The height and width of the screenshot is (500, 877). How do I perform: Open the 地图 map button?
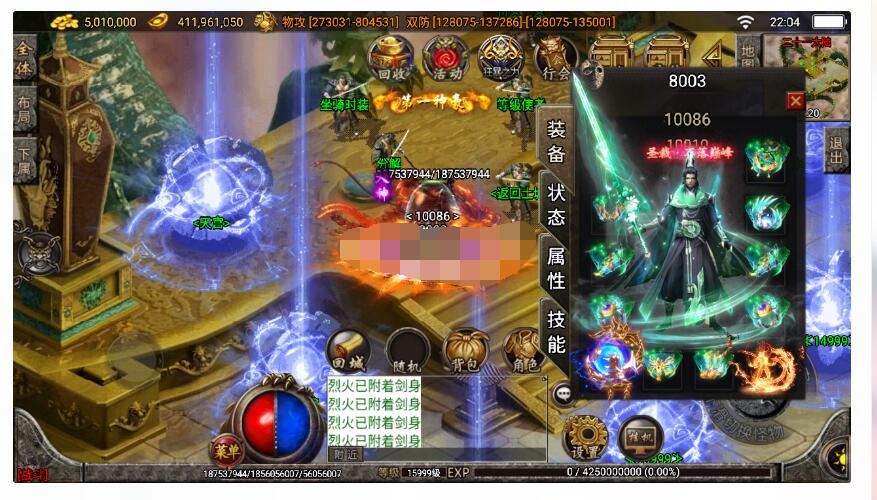(x=747, y=60)
